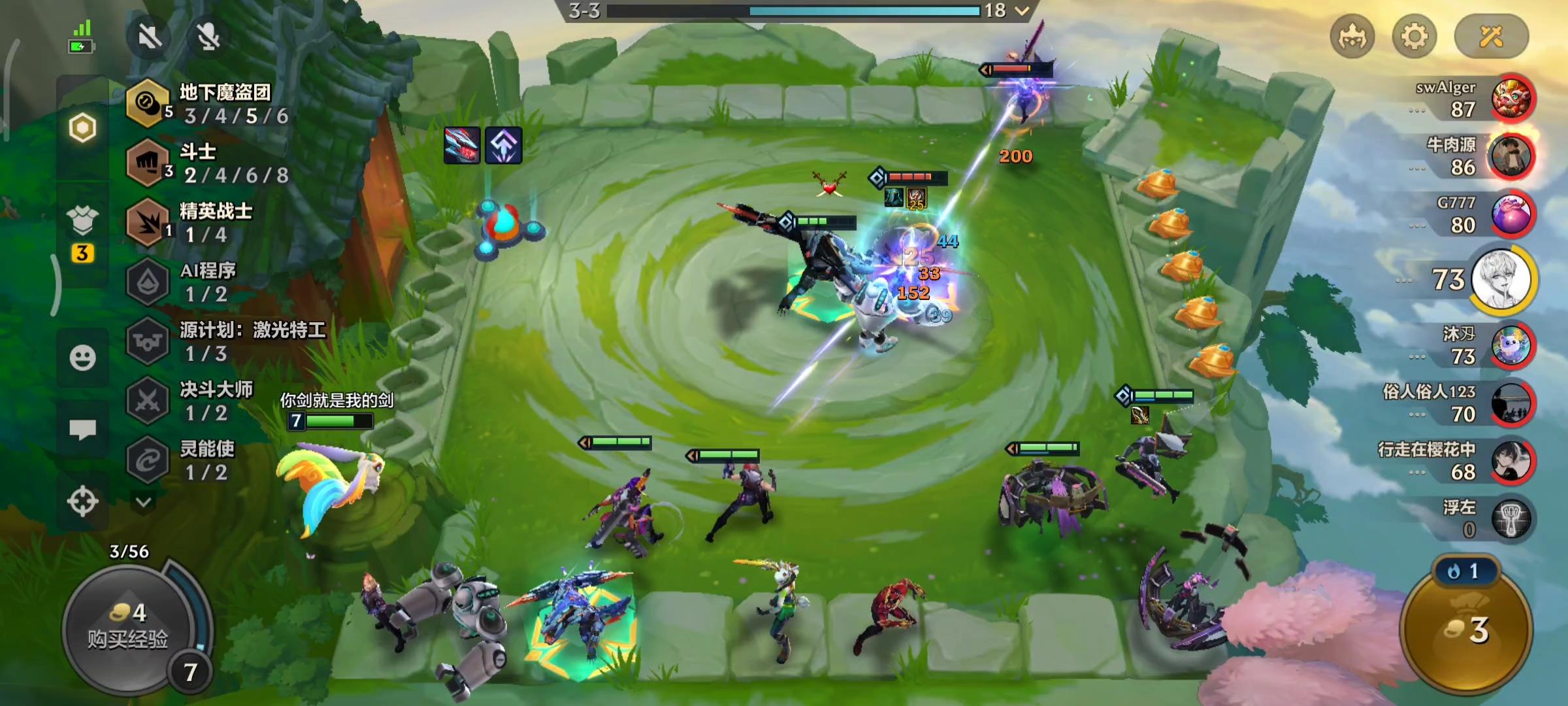Viewport: 1568px width, 706px height.
Task: Inspect the red dragon claw augment icon
Action: [x=462, y=145]
